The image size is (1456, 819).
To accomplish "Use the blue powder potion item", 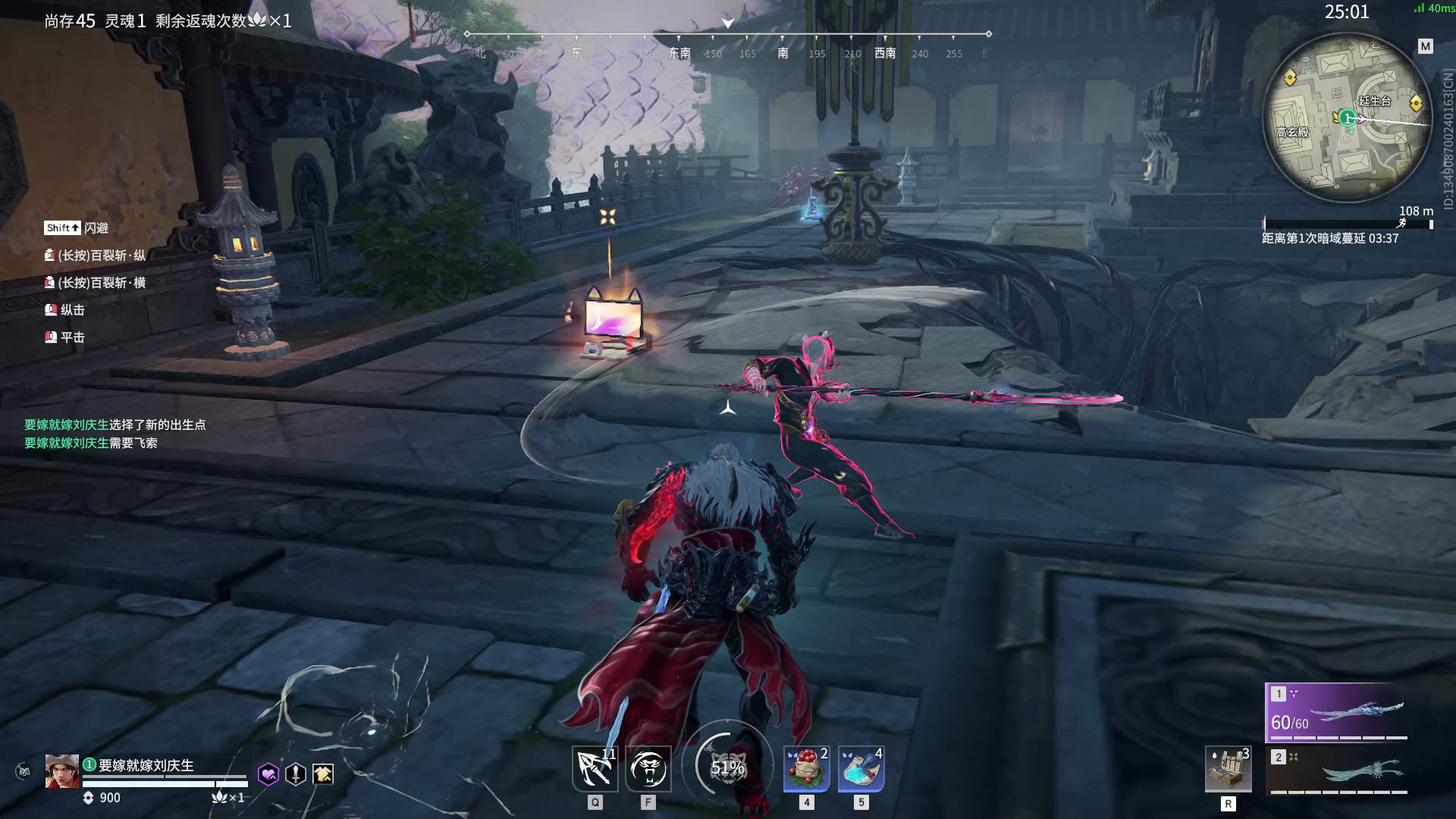I will 861,768.
